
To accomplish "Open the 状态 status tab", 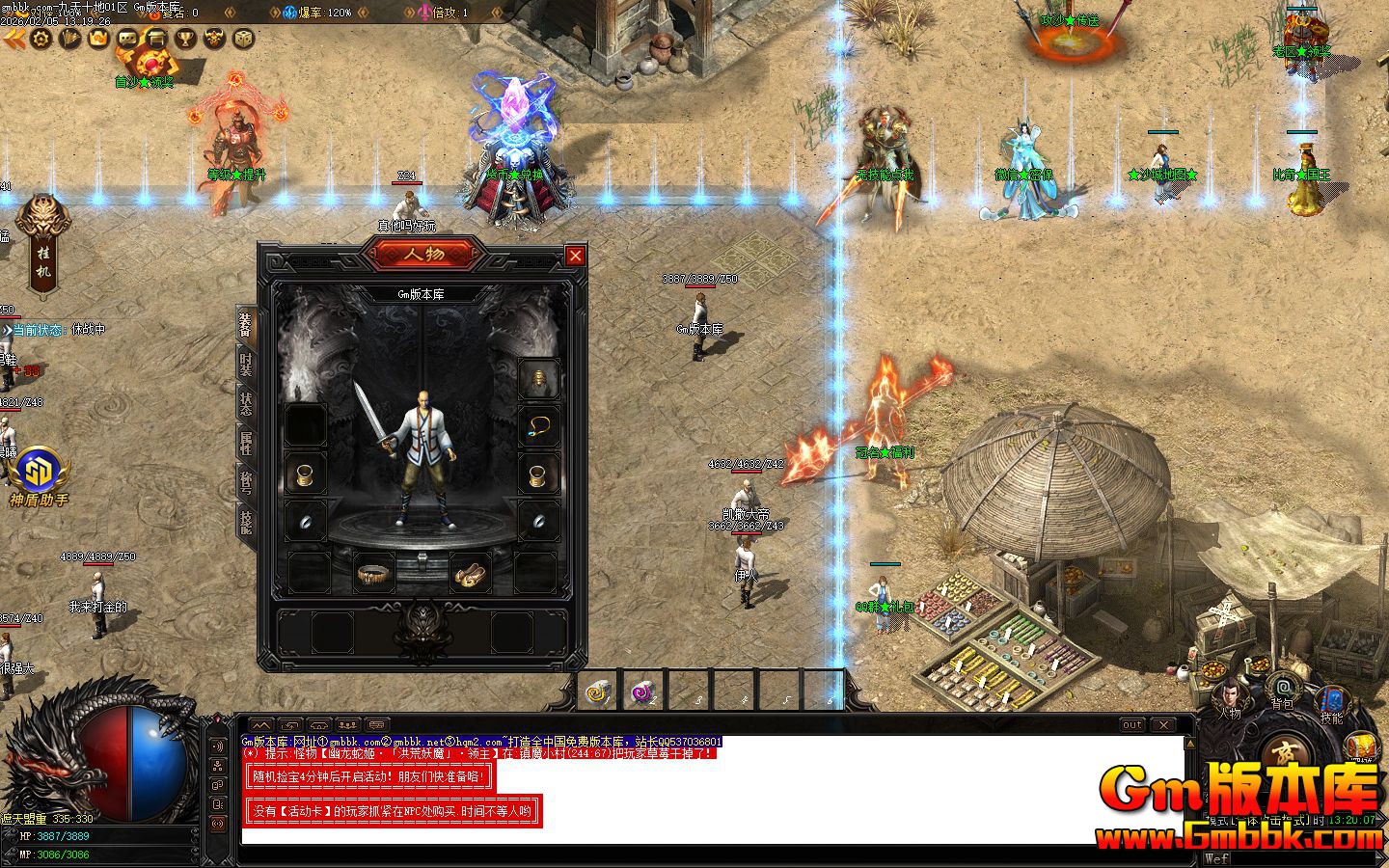I will click(x=246, y=404).
